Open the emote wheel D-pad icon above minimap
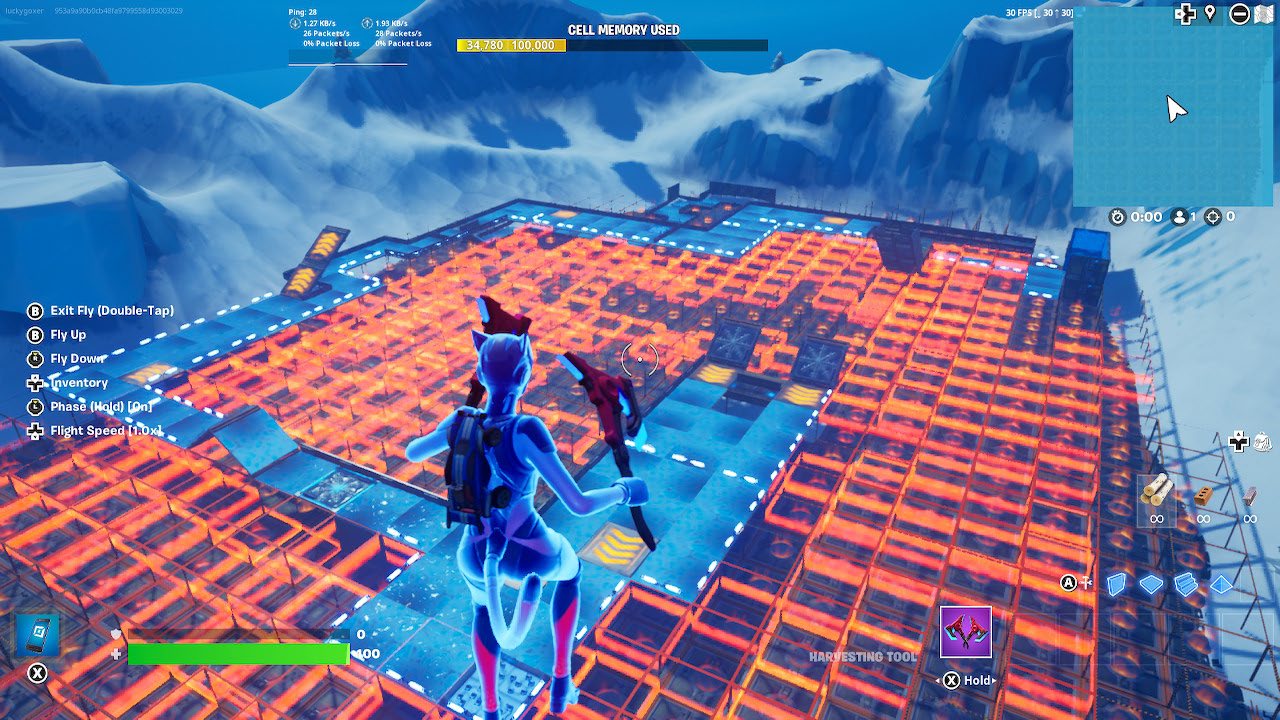1280x720 pixels. click(1186, 14)
